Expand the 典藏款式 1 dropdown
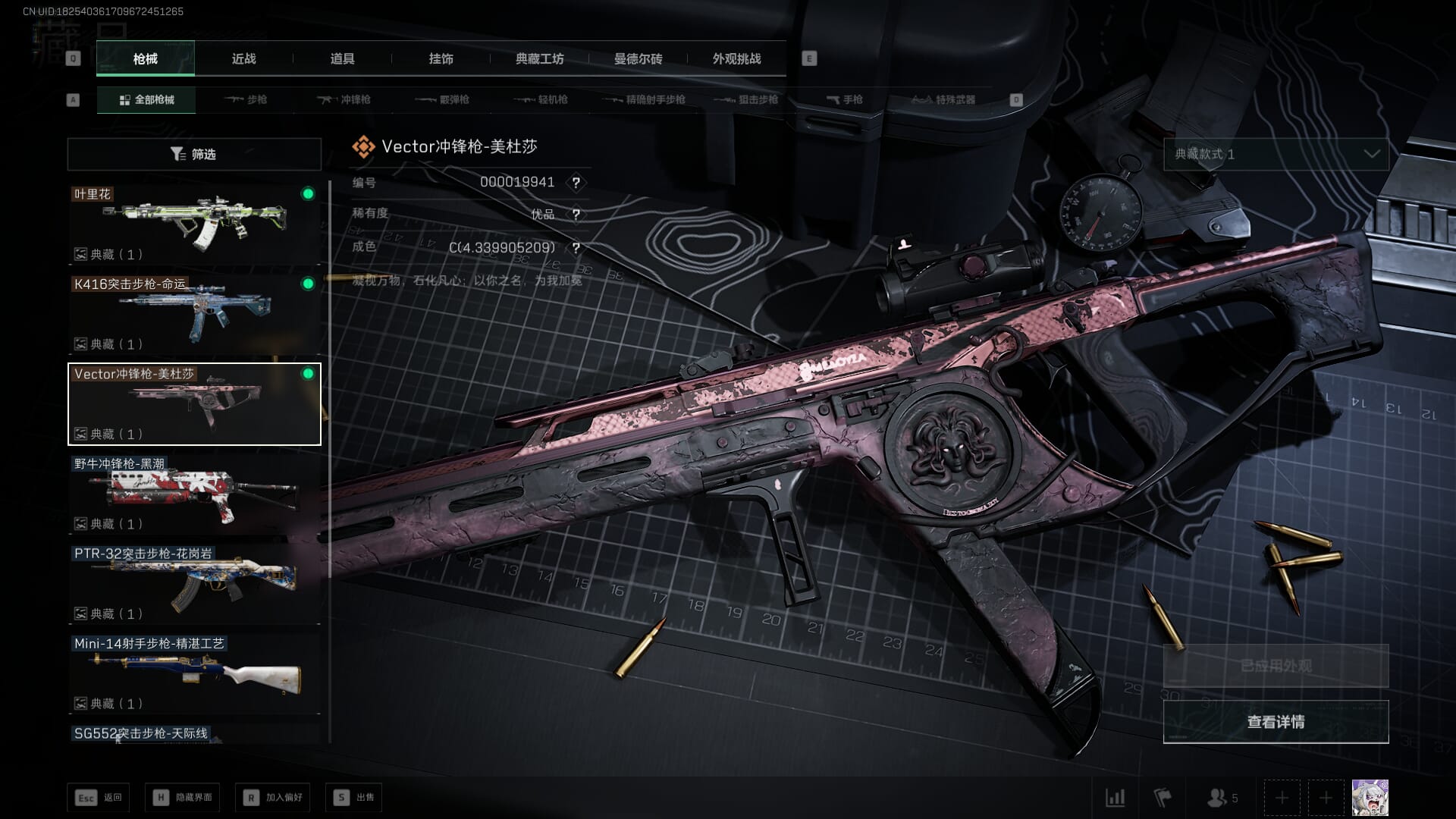Screen dimensions: 1456x819 [x=1276, y=155]
